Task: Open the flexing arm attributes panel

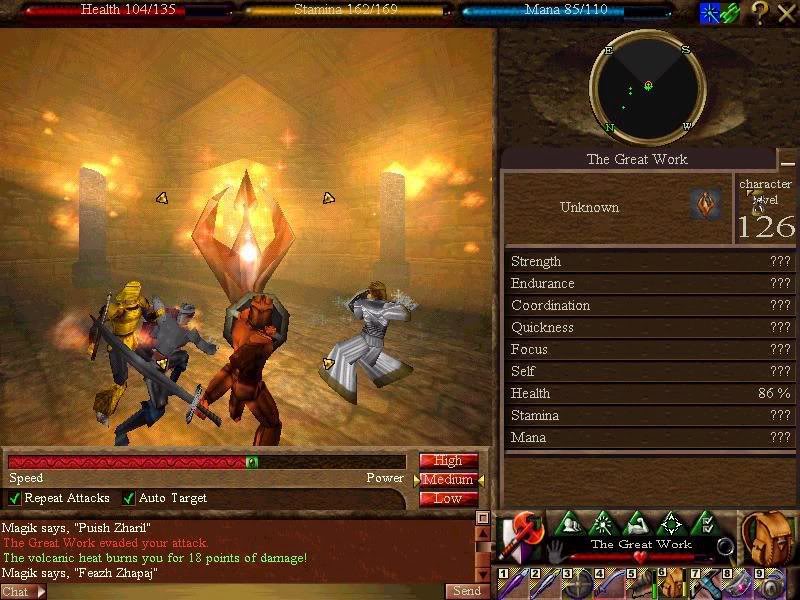Action: pyautogui.click(x=637, y=524)
